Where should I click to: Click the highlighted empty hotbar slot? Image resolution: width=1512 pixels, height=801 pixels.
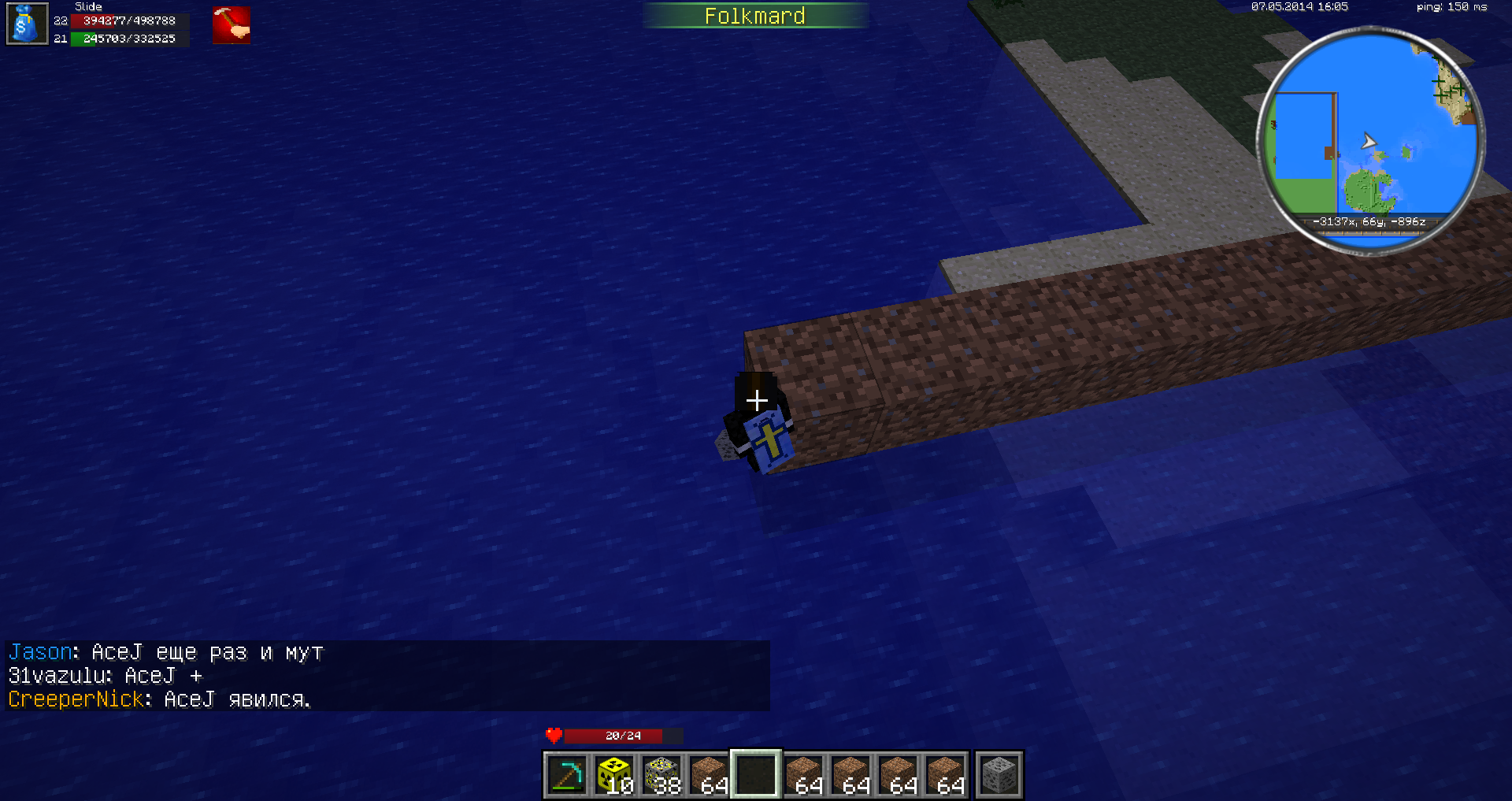click(756, 774)
